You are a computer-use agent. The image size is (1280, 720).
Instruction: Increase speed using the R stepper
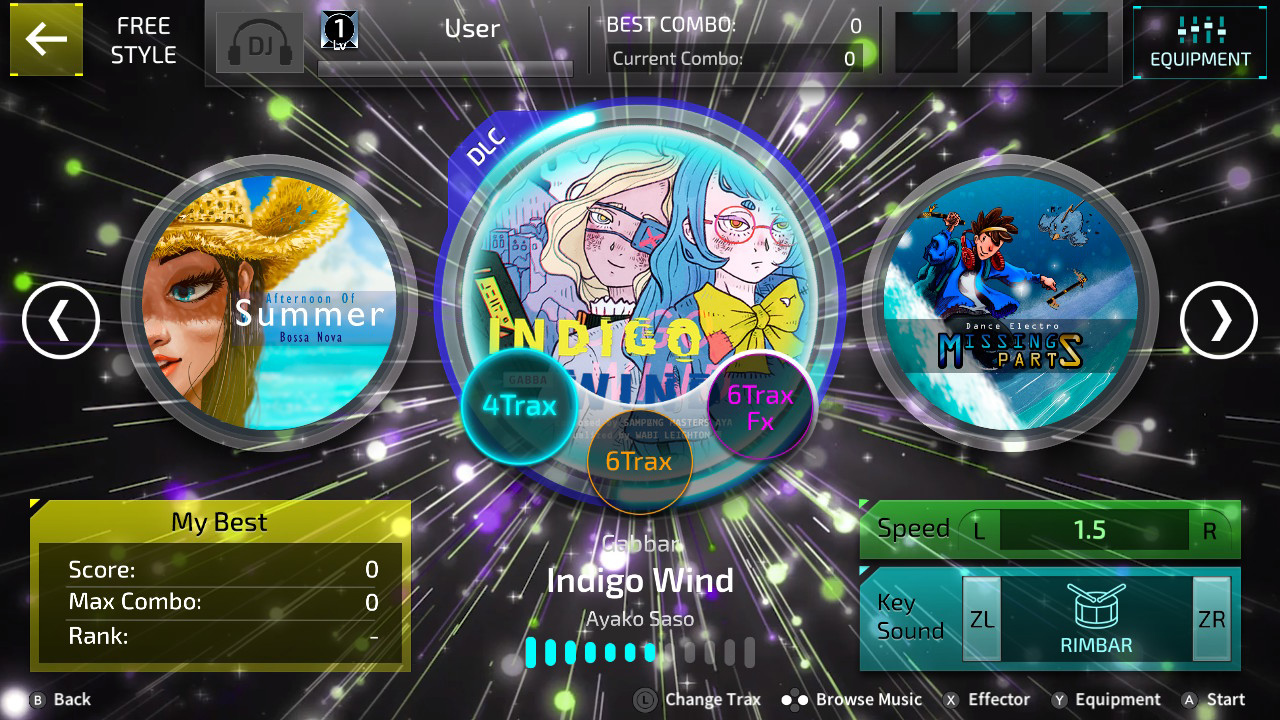pyautogui.click(x=1212, y=530)
